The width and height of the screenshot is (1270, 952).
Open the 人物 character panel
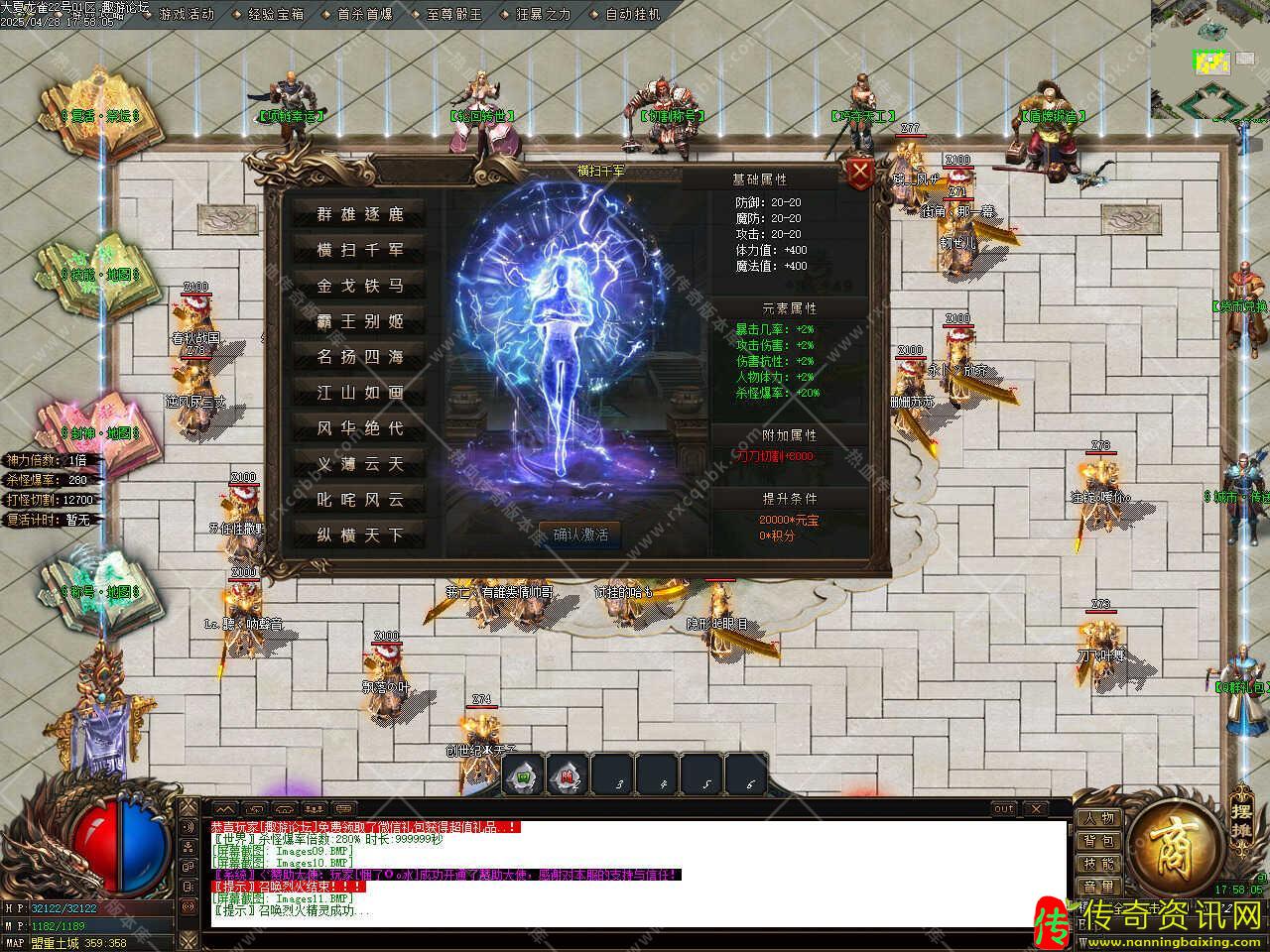(1098, 819)
